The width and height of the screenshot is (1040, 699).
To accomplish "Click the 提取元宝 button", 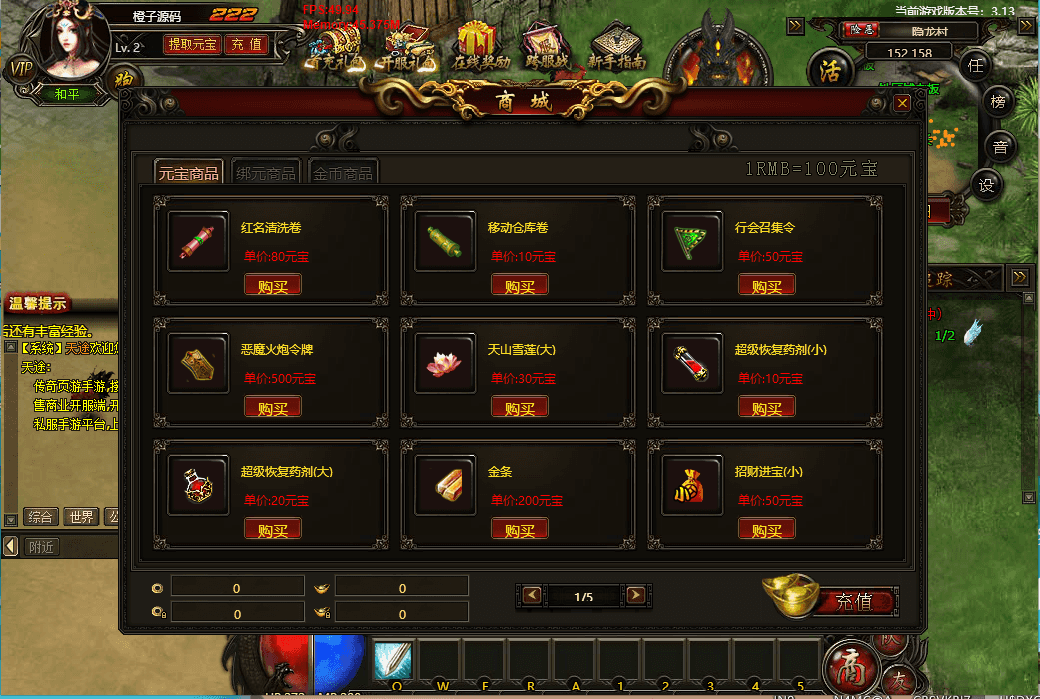I will [x=192, y=45].
